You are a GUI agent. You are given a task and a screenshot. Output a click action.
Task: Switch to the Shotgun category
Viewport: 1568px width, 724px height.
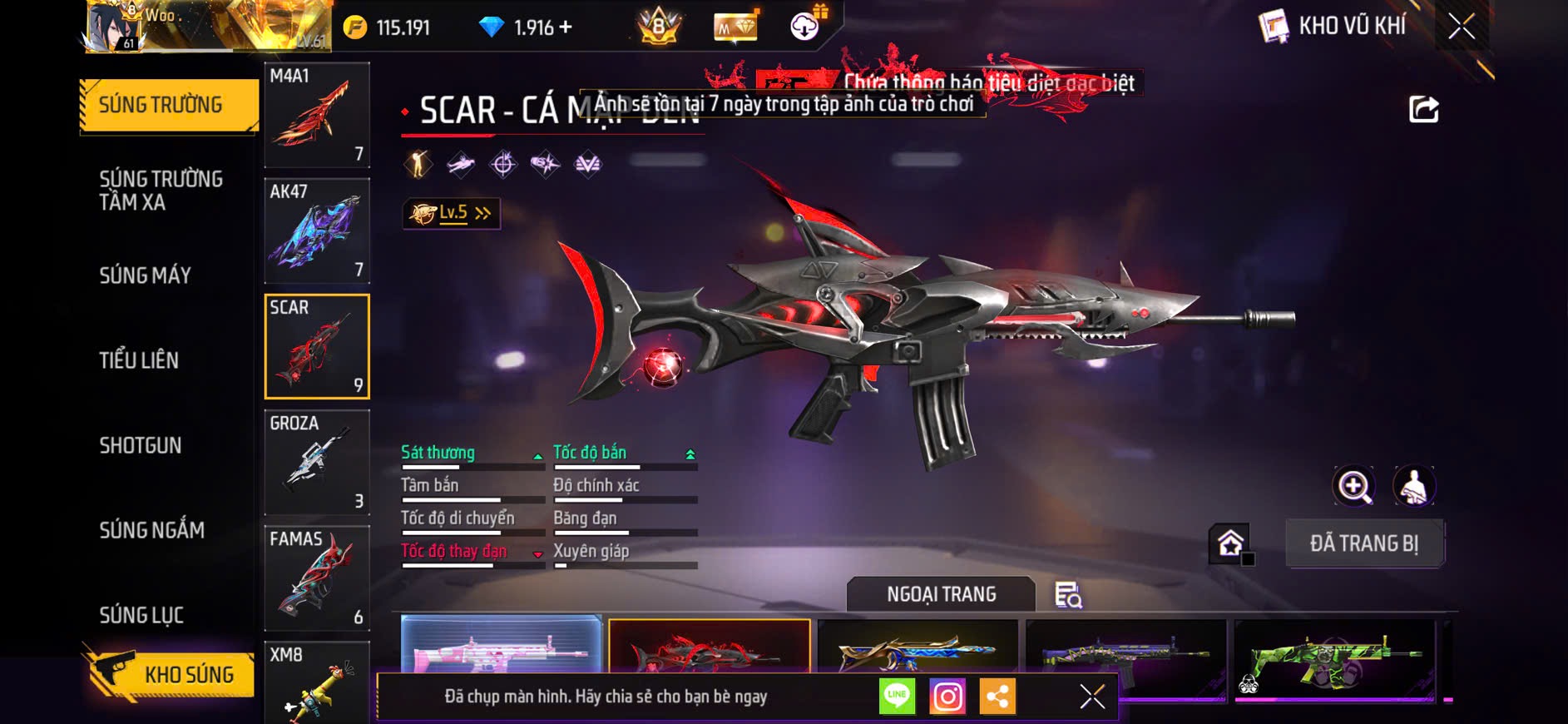(141, 445)
